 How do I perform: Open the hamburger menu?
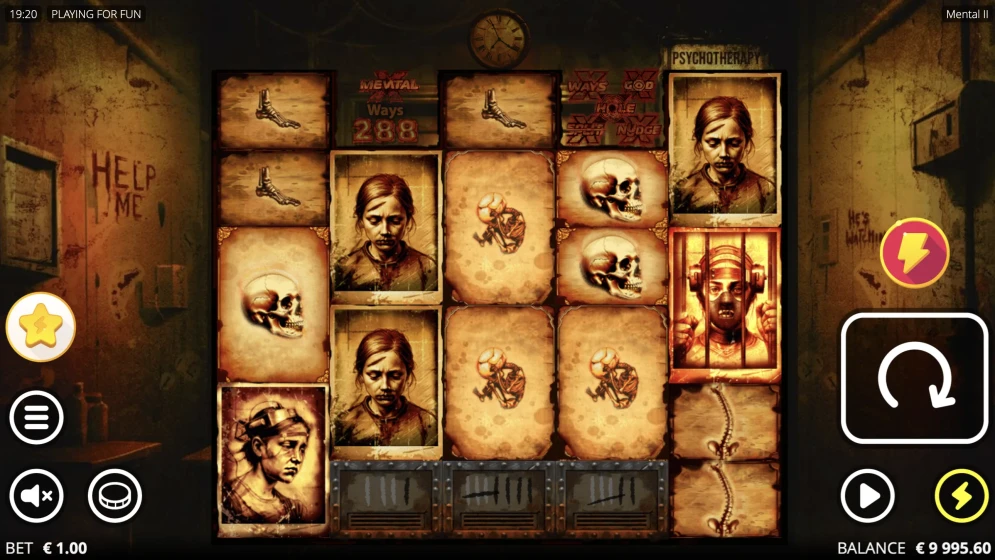click(x=37, y=418)
